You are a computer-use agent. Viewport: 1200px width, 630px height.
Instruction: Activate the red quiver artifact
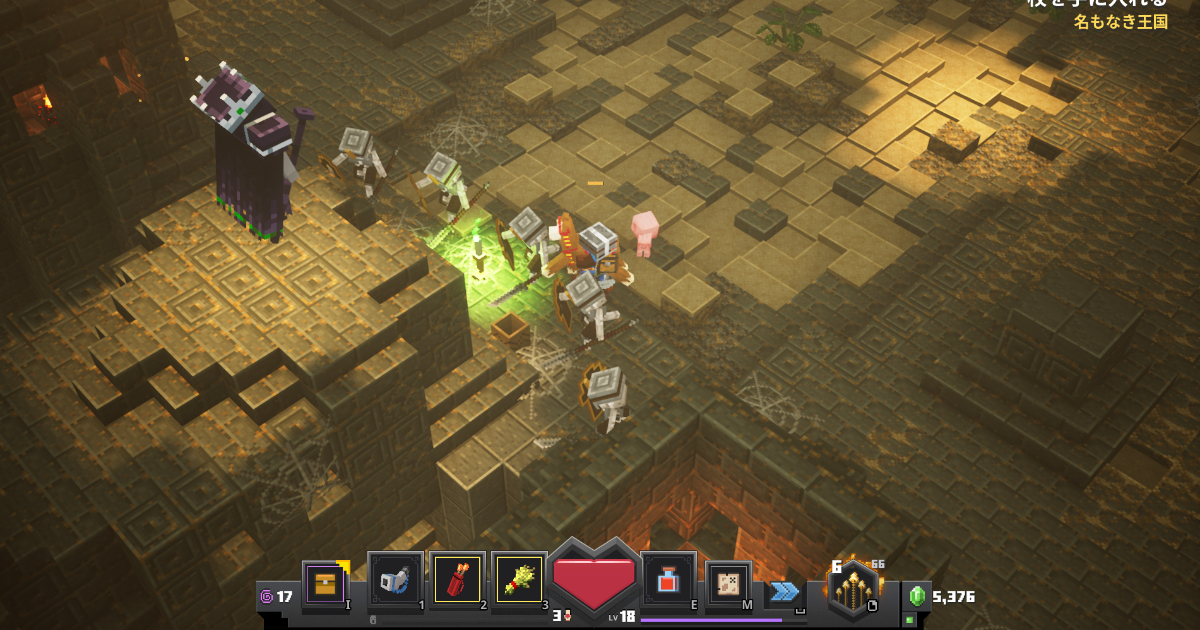(457, 579)
